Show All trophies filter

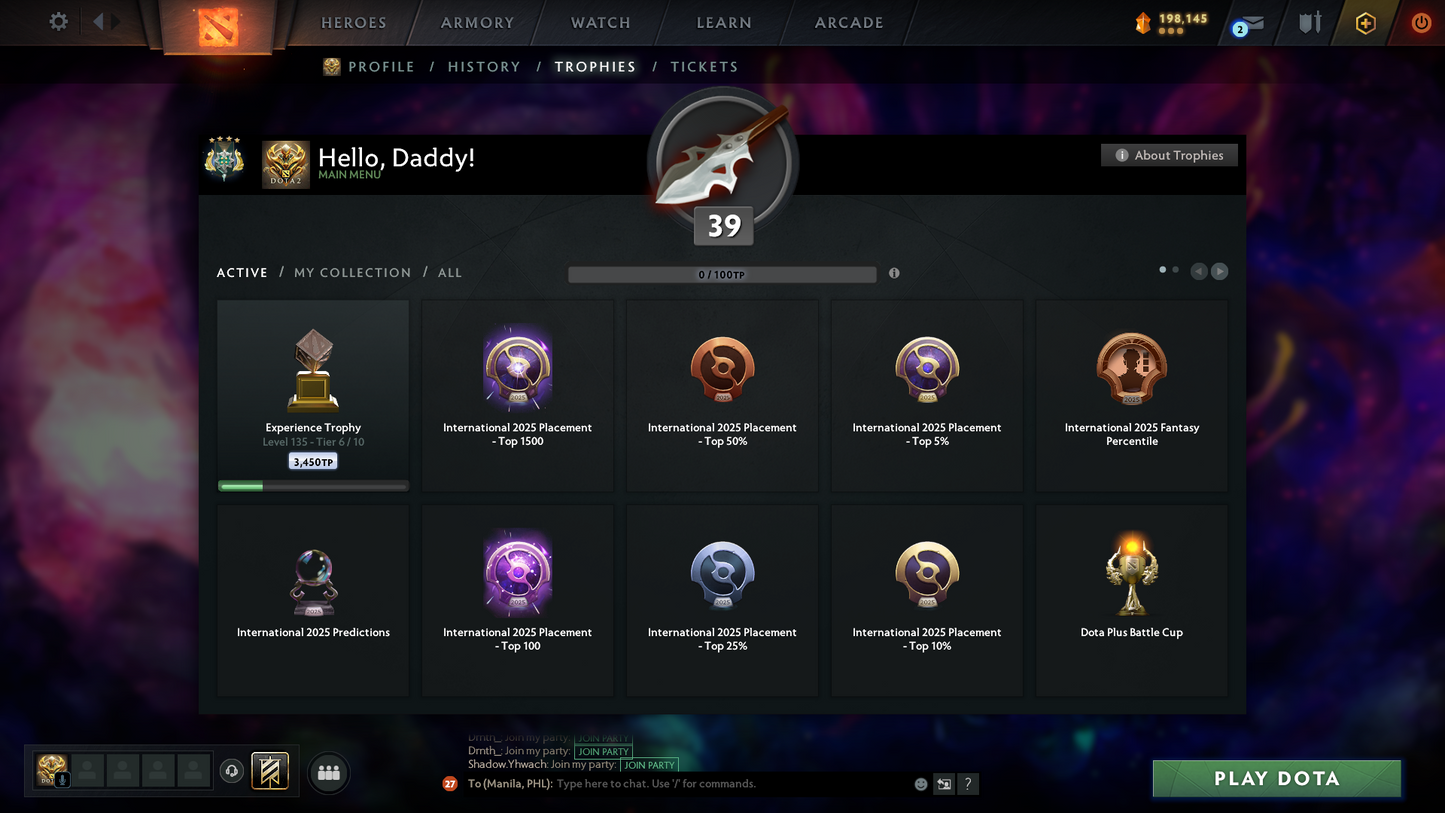pyautogui.click(x=450, y=273)
